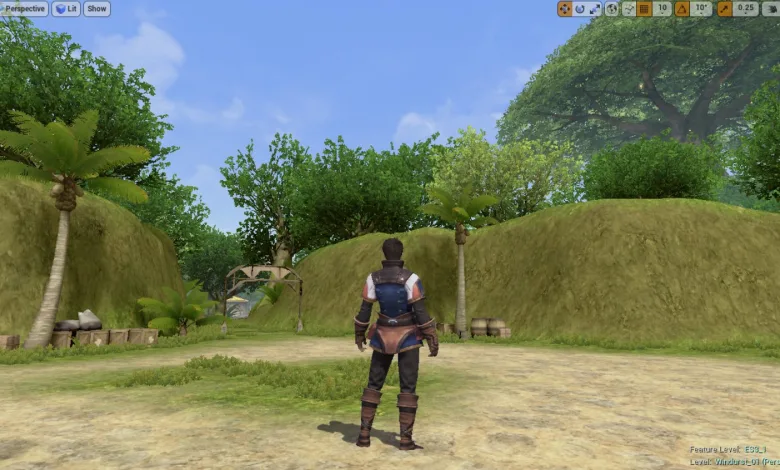Select the translate move gizmo tool
Image resolution: width=780 pixels, height=470 pixels.
tap(565, 9)
